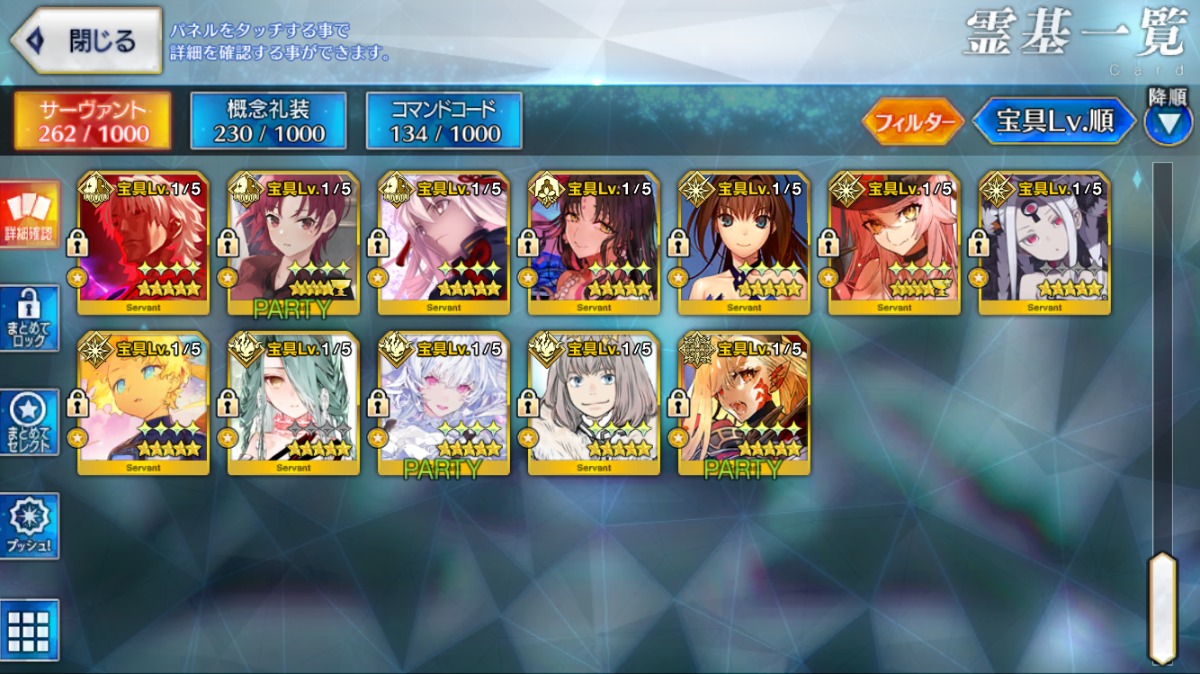Activate 詳細確認 detail check mode
Screen dimensions: 1200x674
(29, 217)
